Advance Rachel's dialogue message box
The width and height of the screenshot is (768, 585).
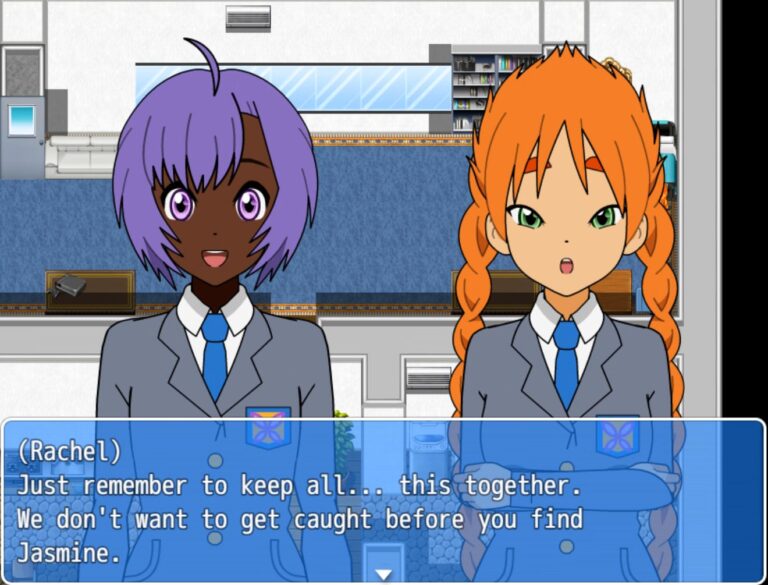tap(383, 500)
